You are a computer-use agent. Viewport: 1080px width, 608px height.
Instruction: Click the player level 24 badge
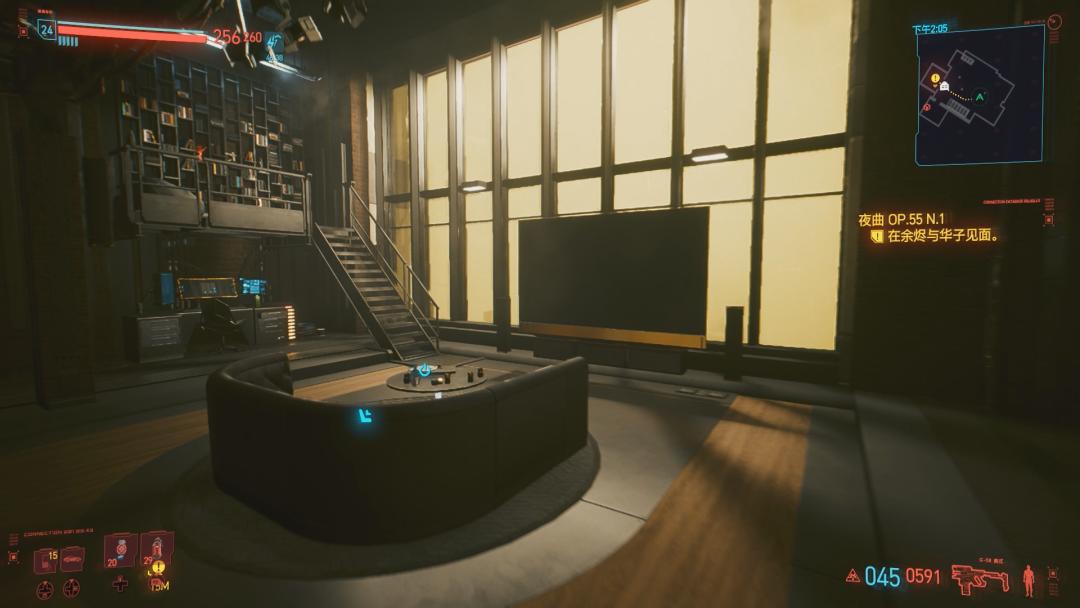tap(46, 29)
